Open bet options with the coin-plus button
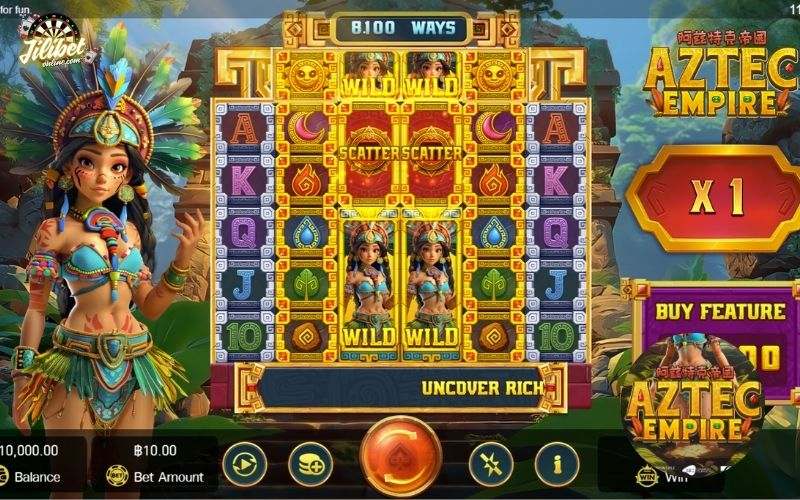 [310, 464]
